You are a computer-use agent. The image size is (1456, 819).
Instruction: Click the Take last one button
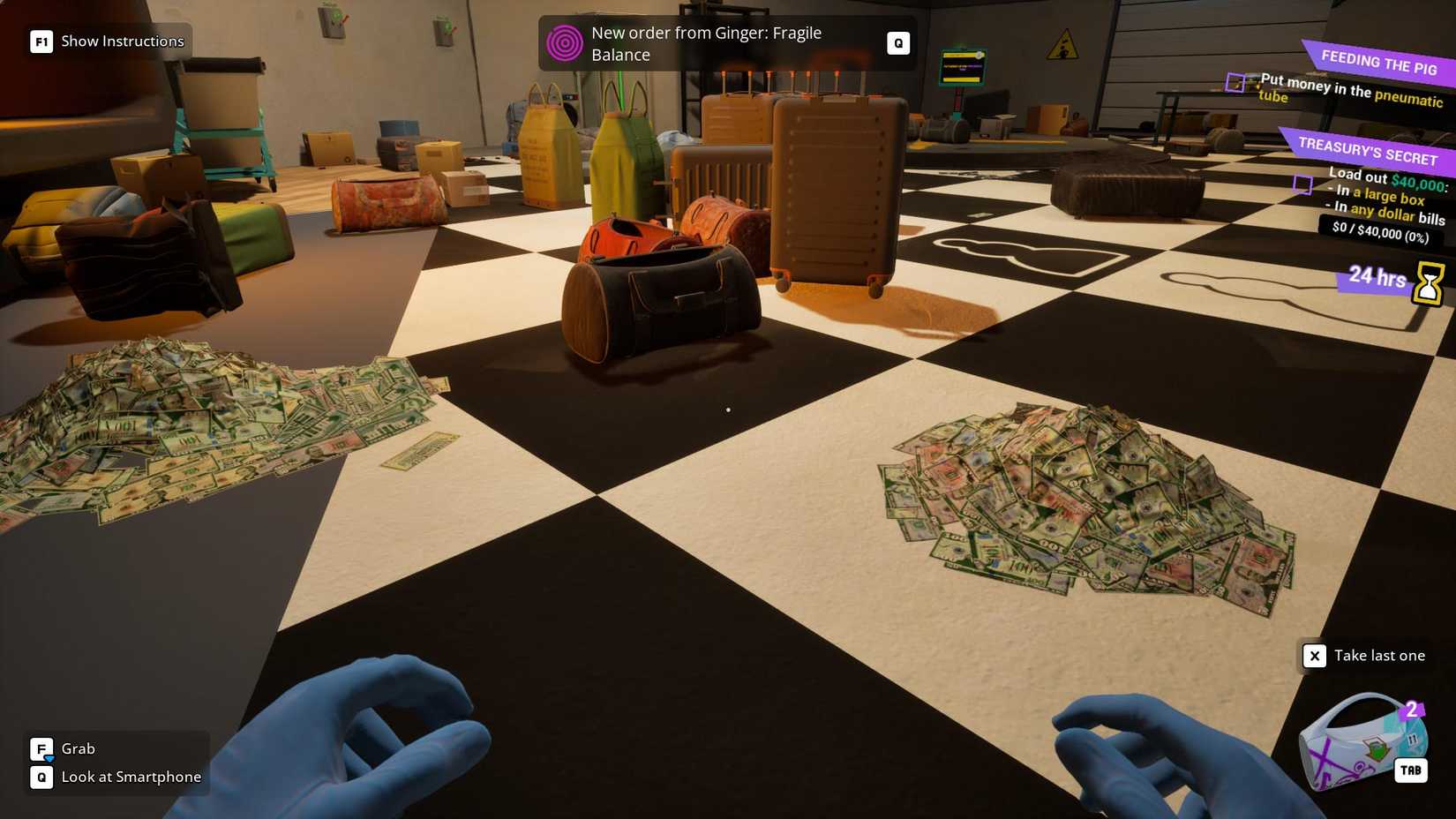(1379, 656)
